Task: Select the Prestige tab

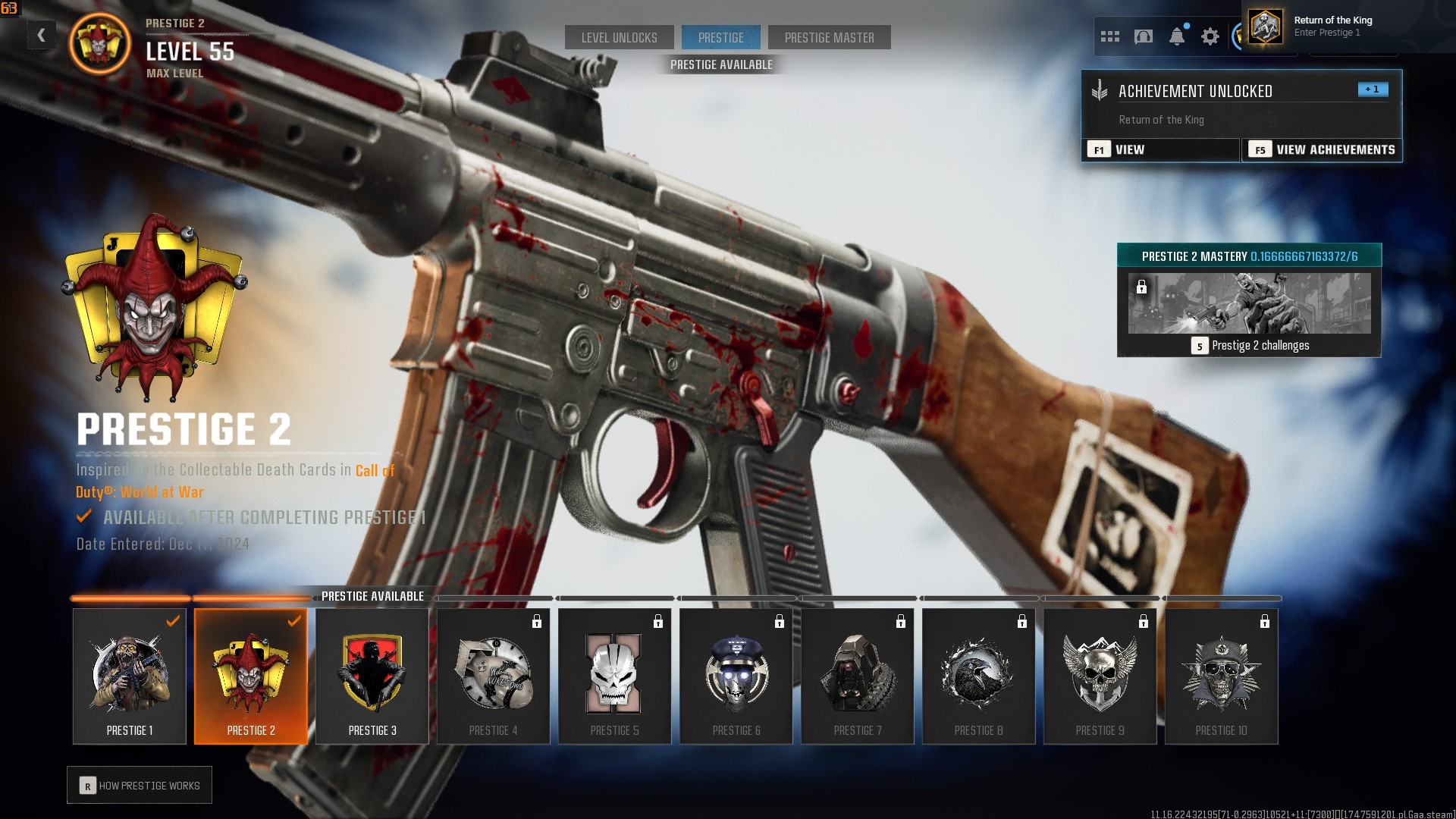Action: [720, 37]
